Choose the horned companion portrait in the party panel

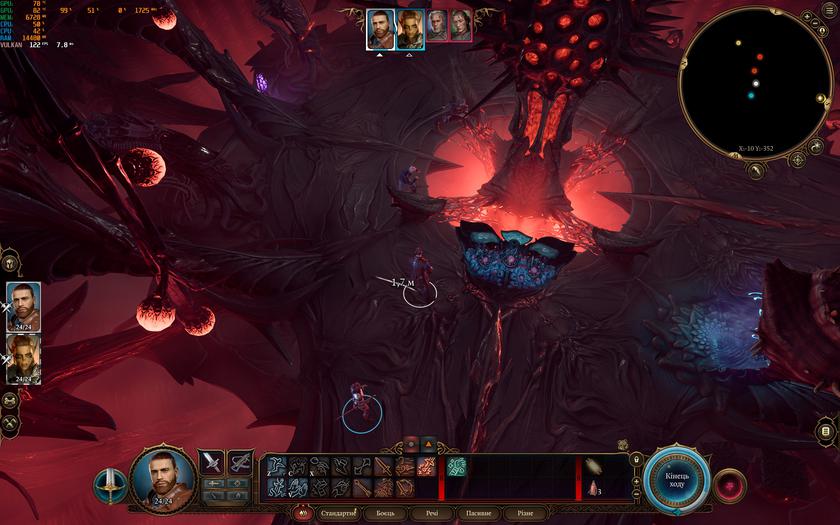23,358
